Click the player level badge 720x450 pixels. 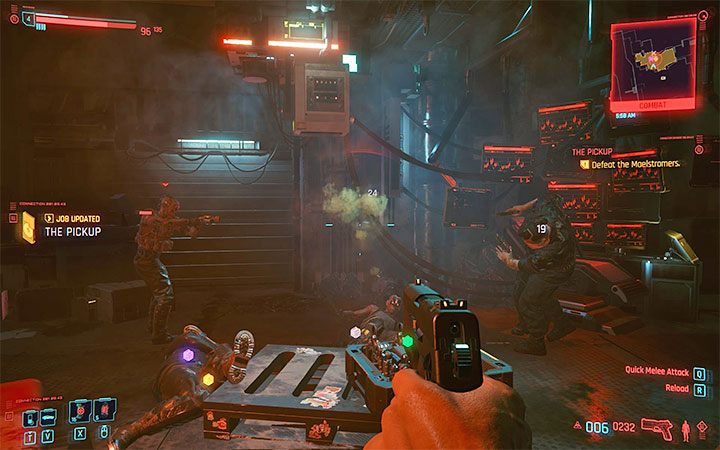coord(26,18)
